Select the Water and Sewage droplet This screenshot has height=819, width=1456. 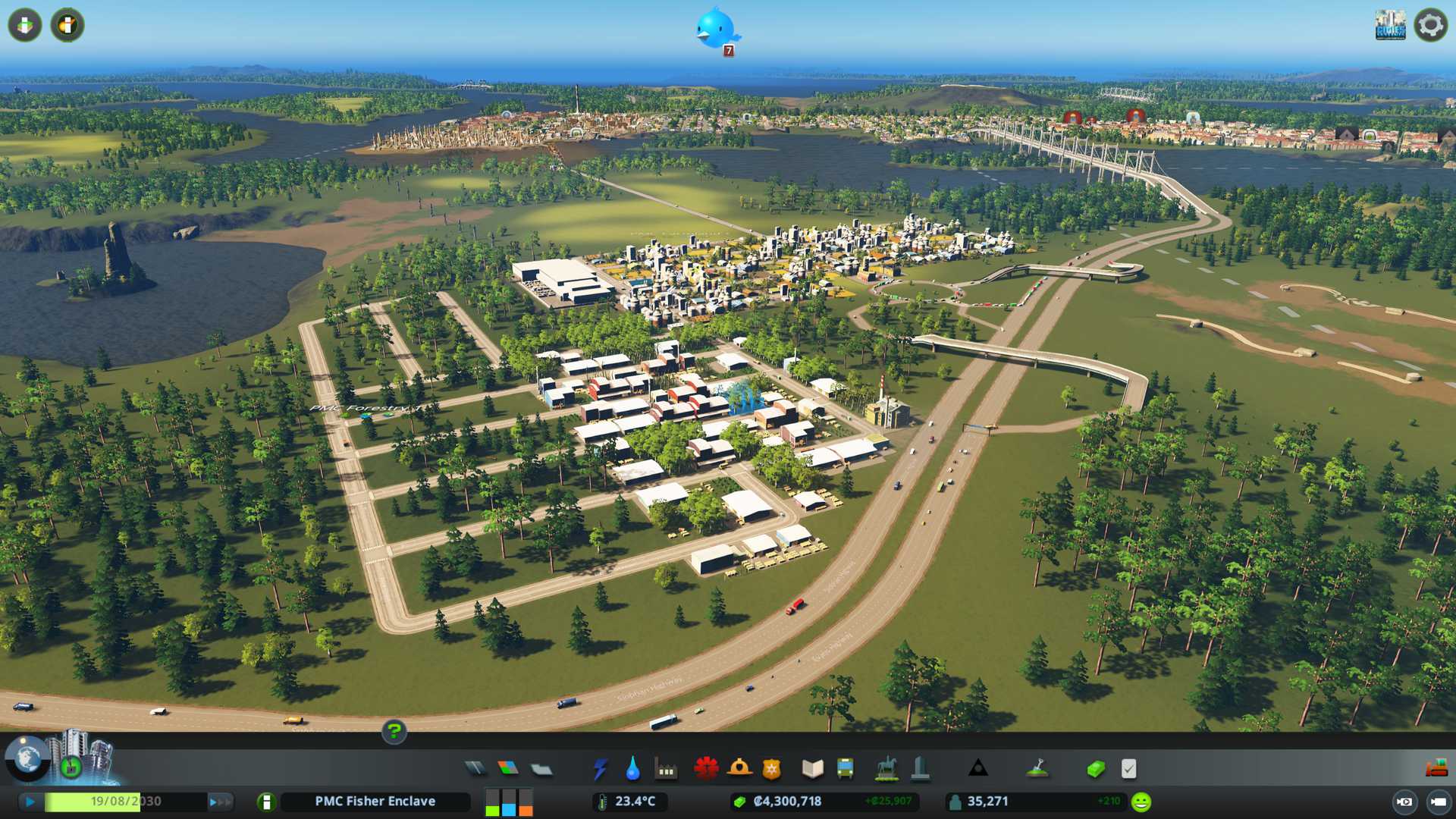click(632, 769)
